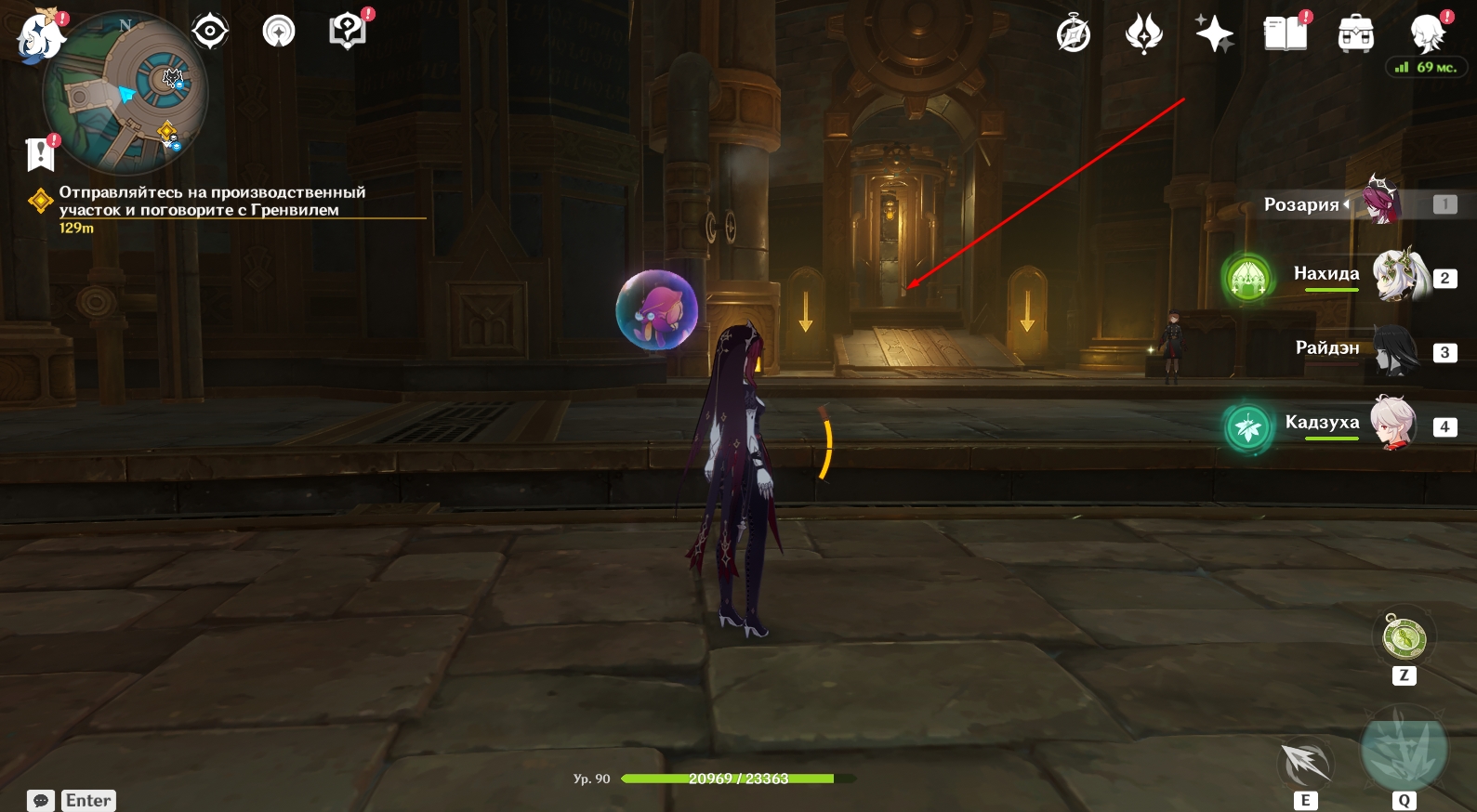Open the Paimon menu
The height and width of the screenshot is (812, 1477).
click(x=39, y=37)
